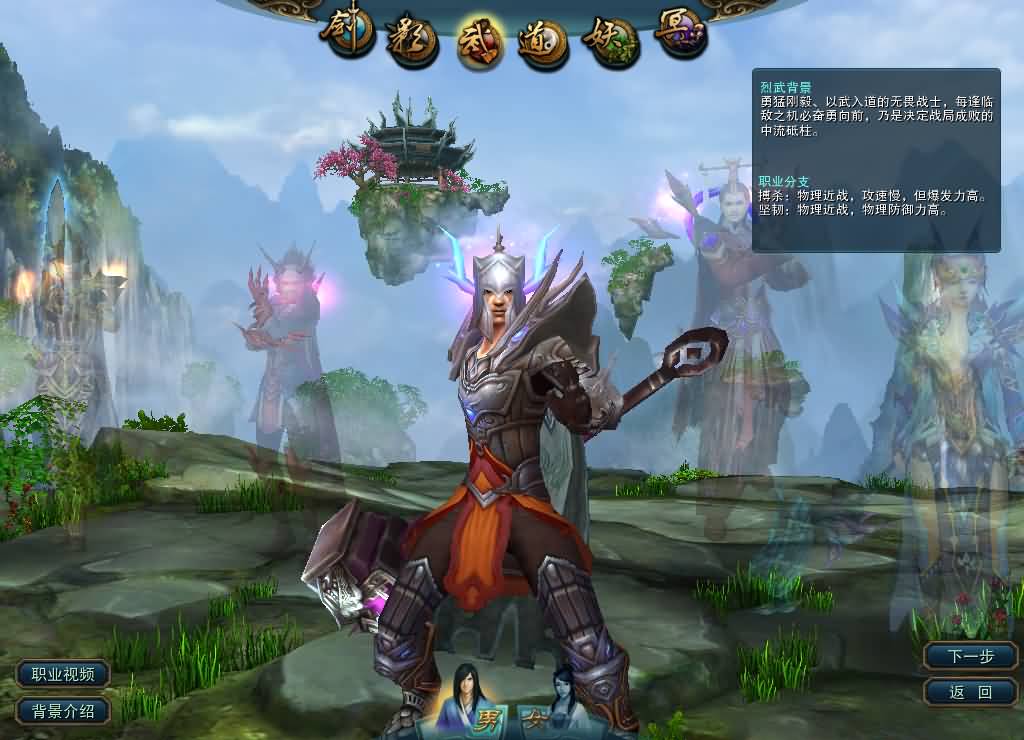Proceed with the 下一步 next step button
This screenshot has width=1024, height=740.
pos(970,656)
